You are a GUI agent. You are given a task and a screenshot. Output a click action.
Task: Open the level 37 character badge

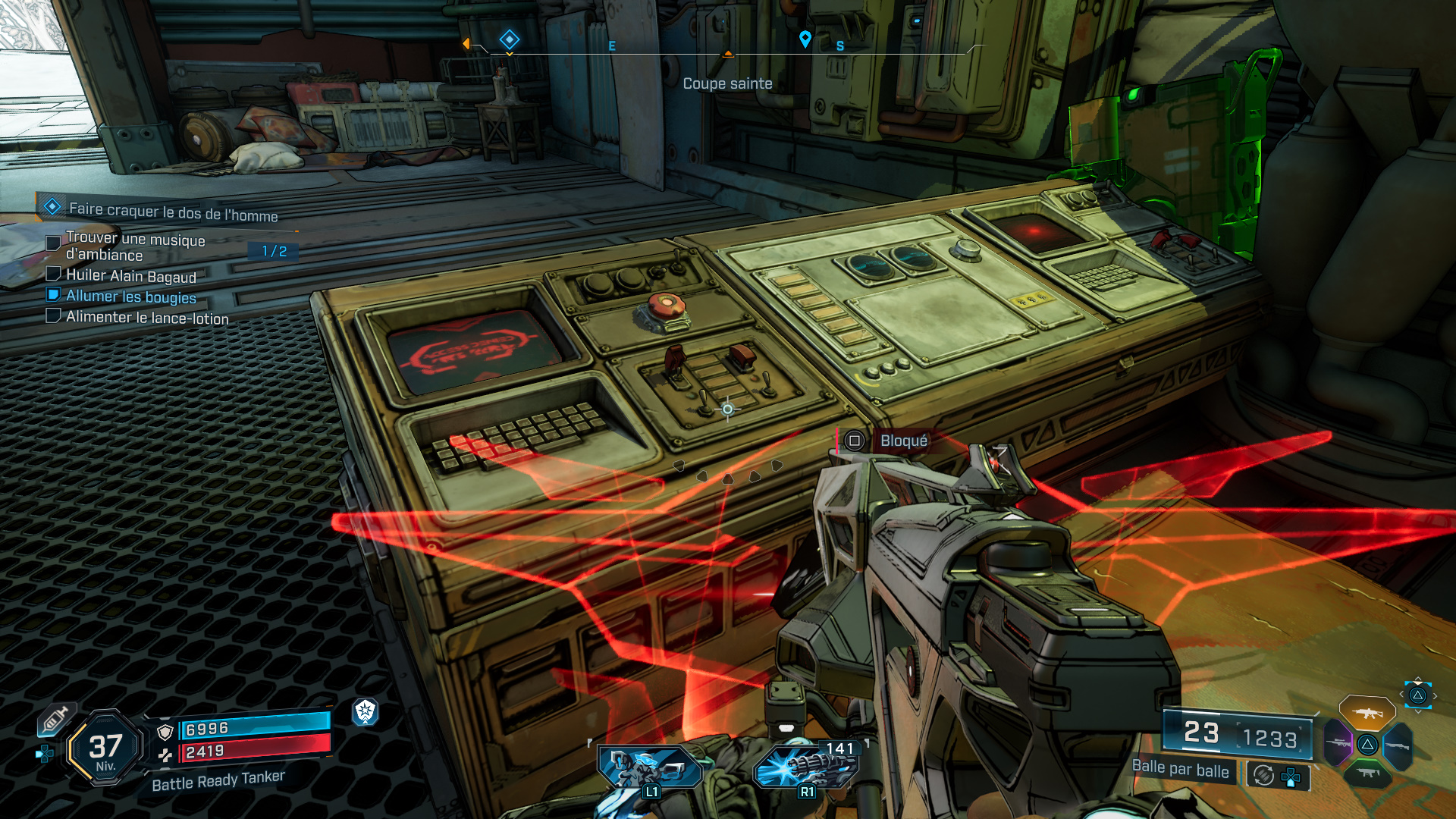click(105, 748)
